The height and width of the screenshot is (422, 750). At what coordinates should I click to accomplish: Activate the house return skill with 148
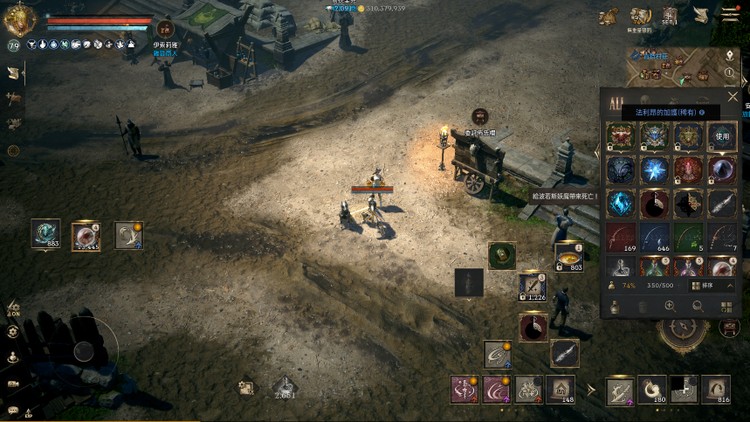pos(561,389)
